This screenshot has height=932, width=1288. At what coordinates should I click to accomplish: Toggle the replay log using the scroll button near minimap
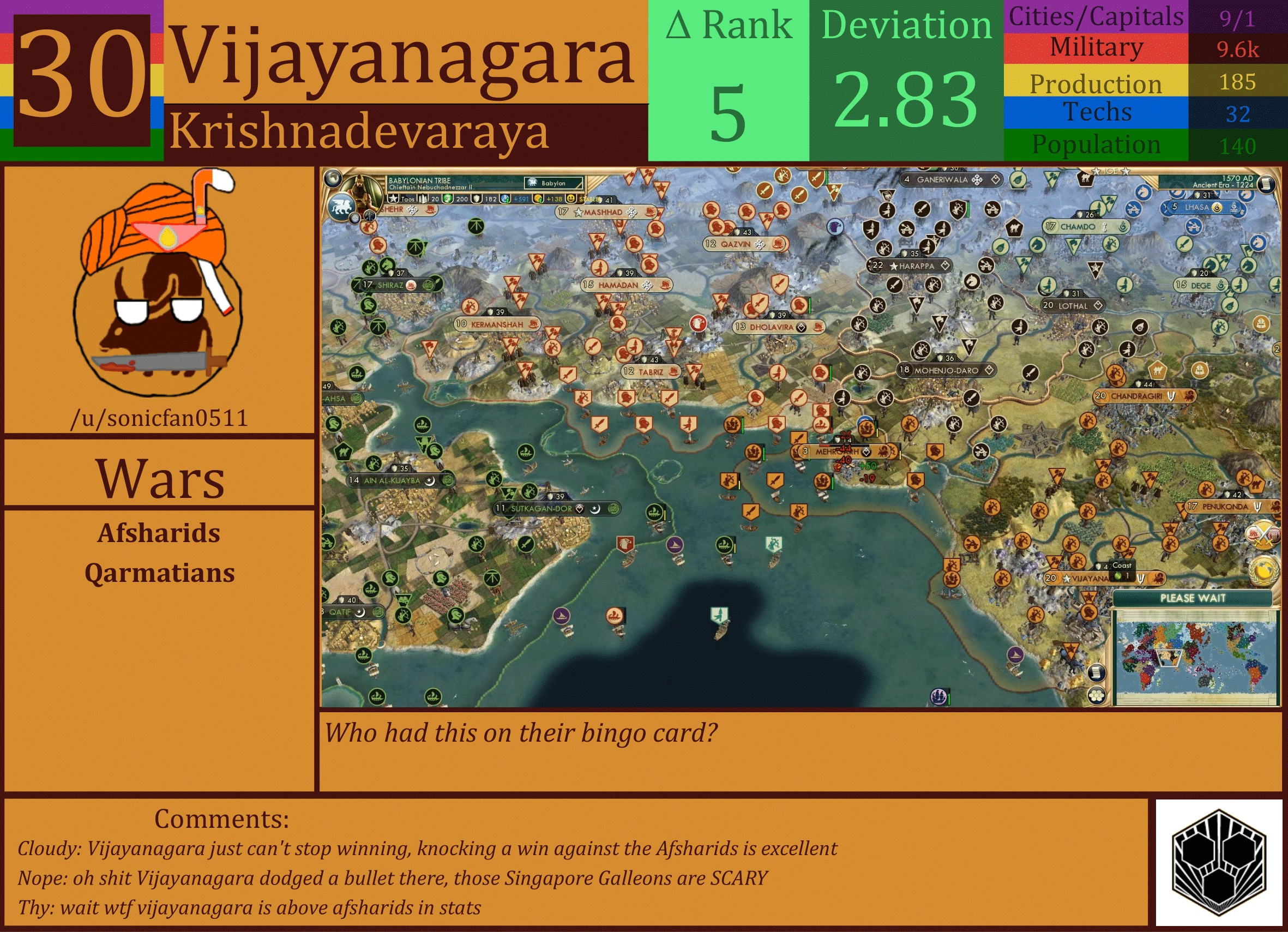(1097, 674)
